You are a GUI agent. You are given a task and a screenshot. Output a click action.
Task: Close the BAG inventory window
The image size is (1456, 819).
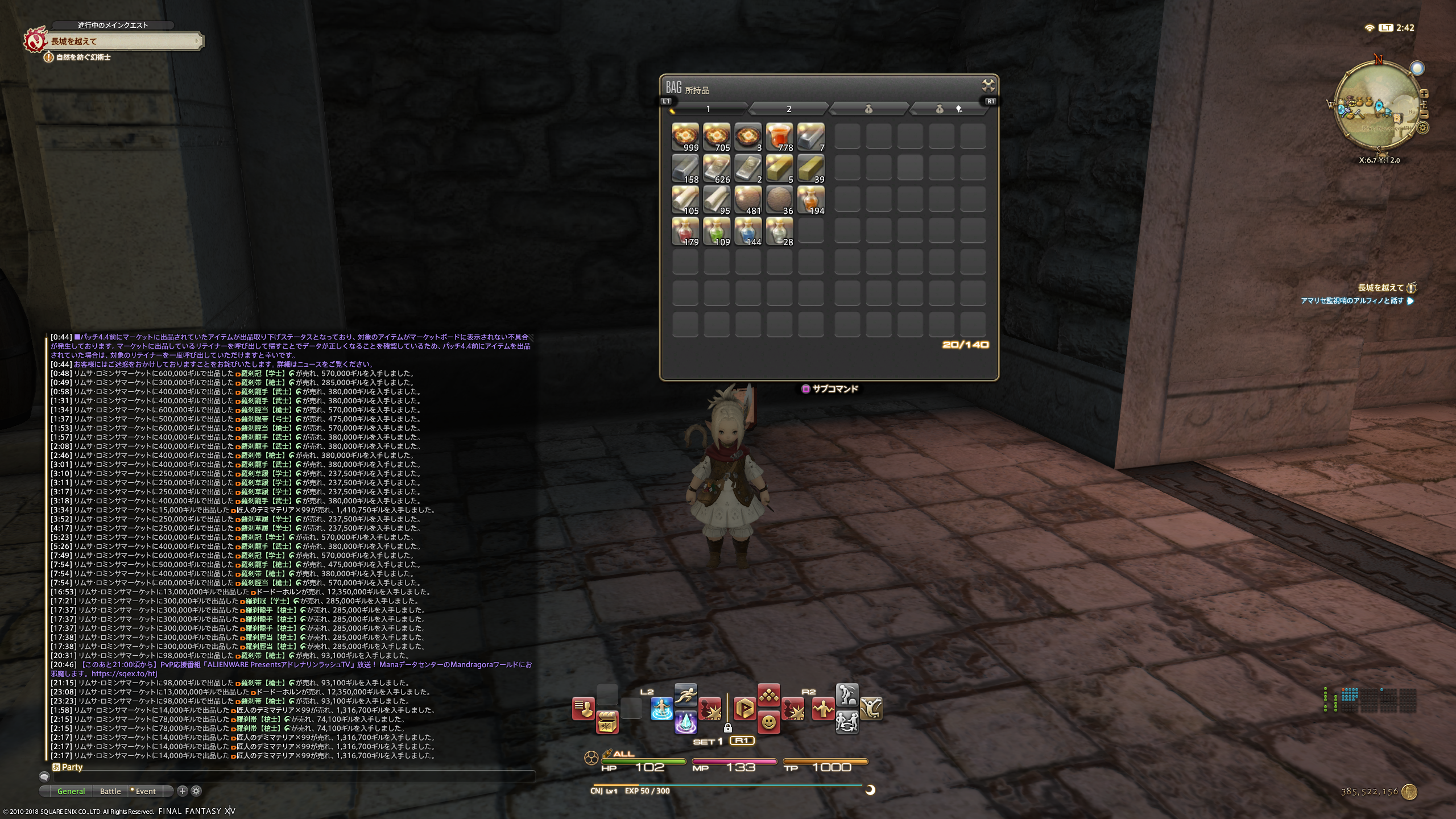988,86
